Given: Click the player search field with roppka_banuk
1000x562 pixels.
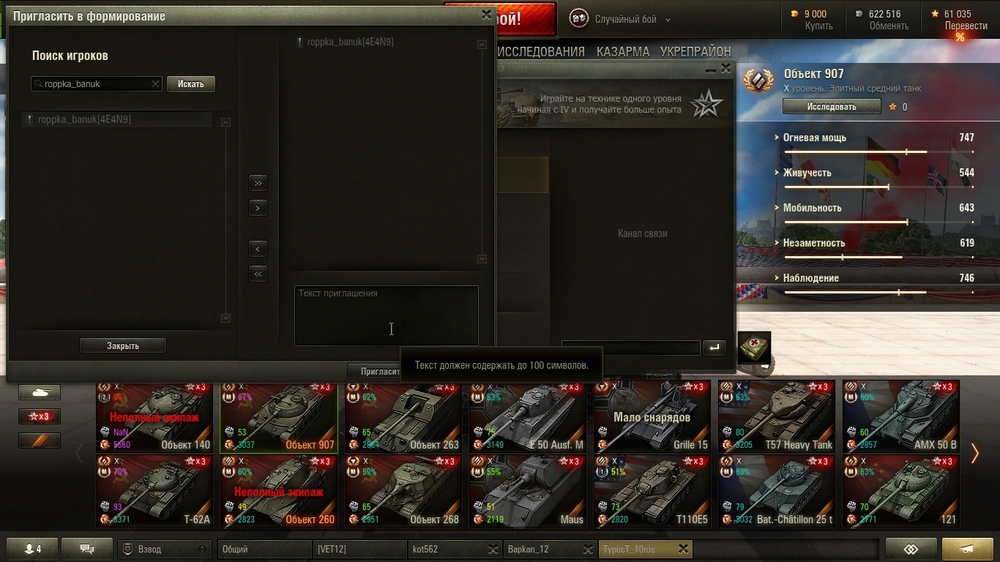Looking at the screenshot, I should (x=95, y=85).
